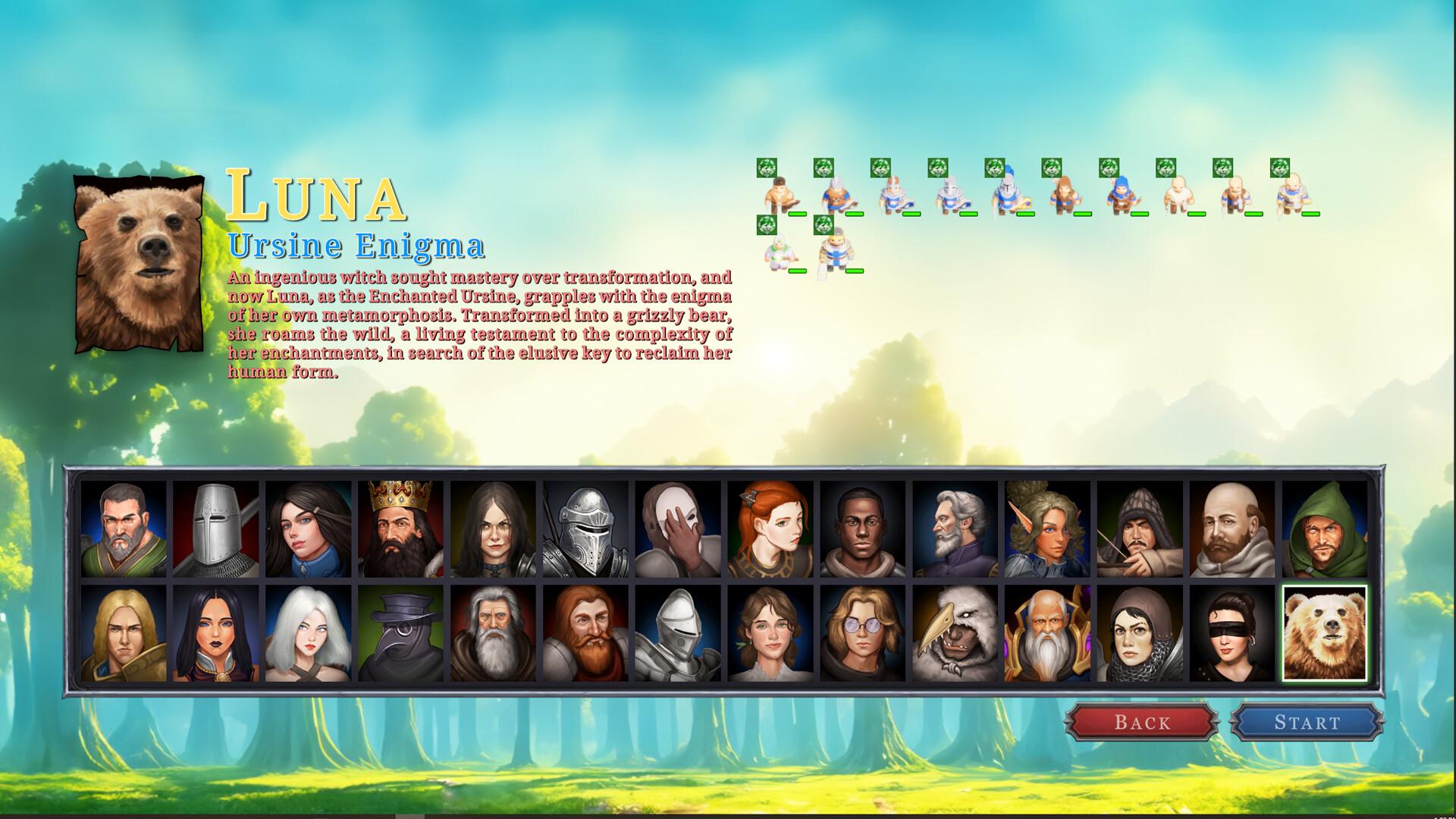This screenshot has height=819, width=1456.
Task: Go back using the red Back button
Action: pyautogui.click(x=1141, y=722)
